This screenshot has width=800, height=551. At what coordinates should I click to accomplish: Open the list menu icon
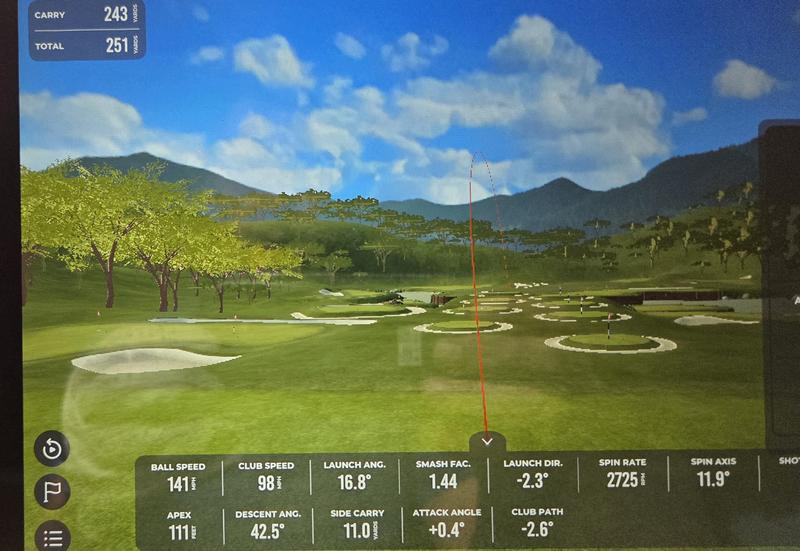pyautogui.click(x=52, y=537)
